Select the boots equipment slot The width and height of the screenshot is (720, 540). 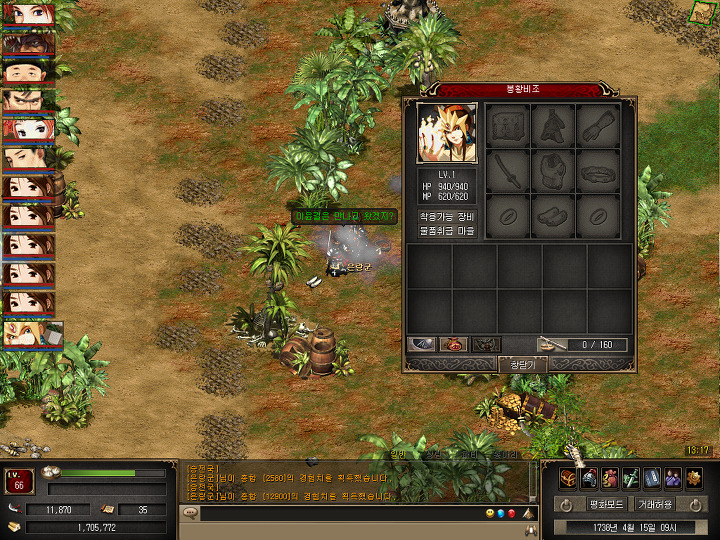(x=553, y=215)
